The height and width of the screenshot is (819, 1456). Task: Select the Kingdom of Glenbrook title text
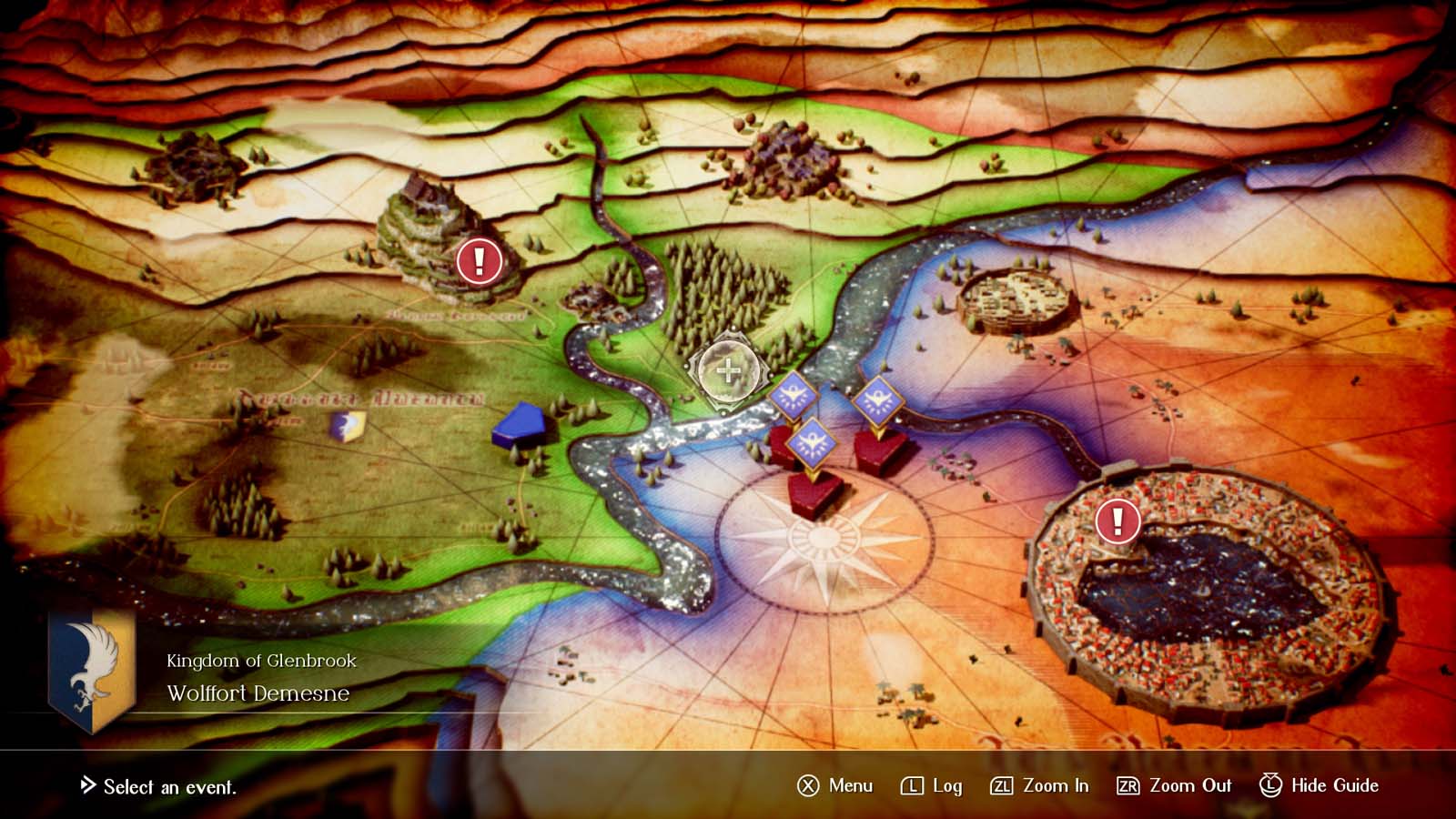[x=261, y=662]
